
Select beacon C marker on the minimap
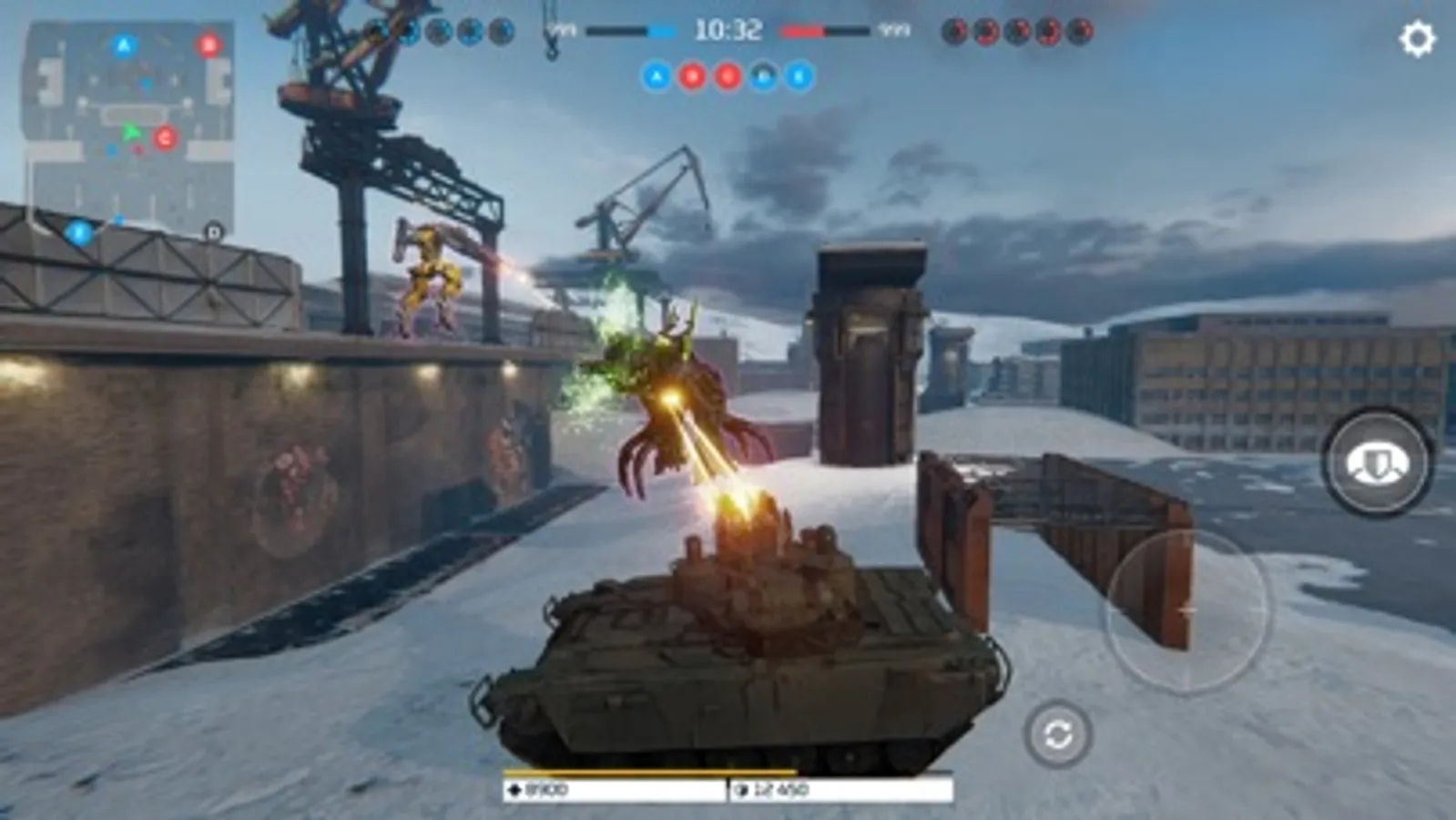(164, 138)
